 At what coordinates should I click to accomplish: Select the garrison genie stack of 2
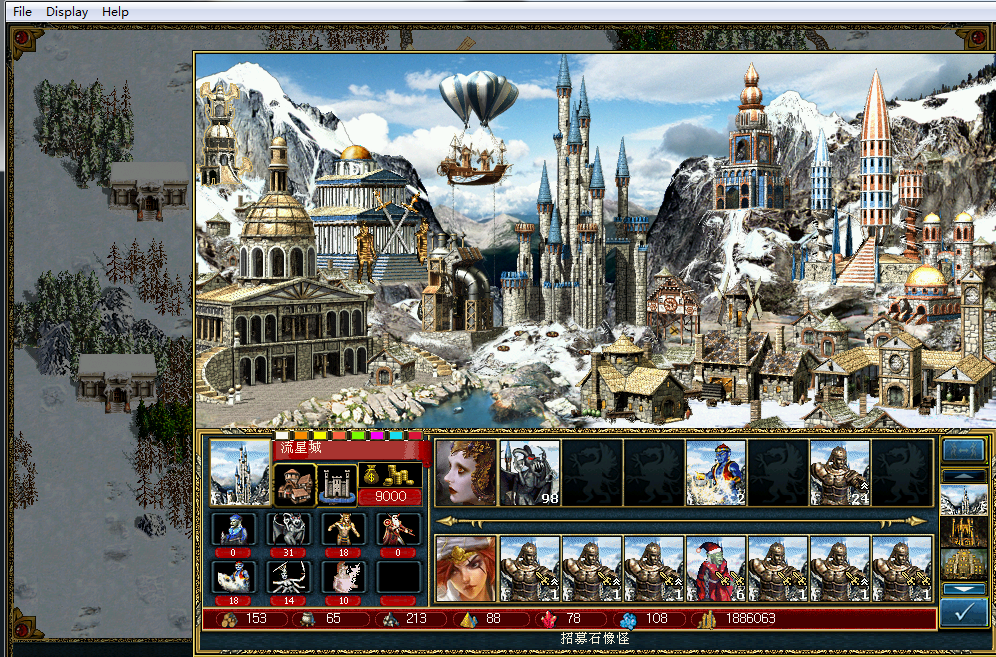[x=716, y=472]
